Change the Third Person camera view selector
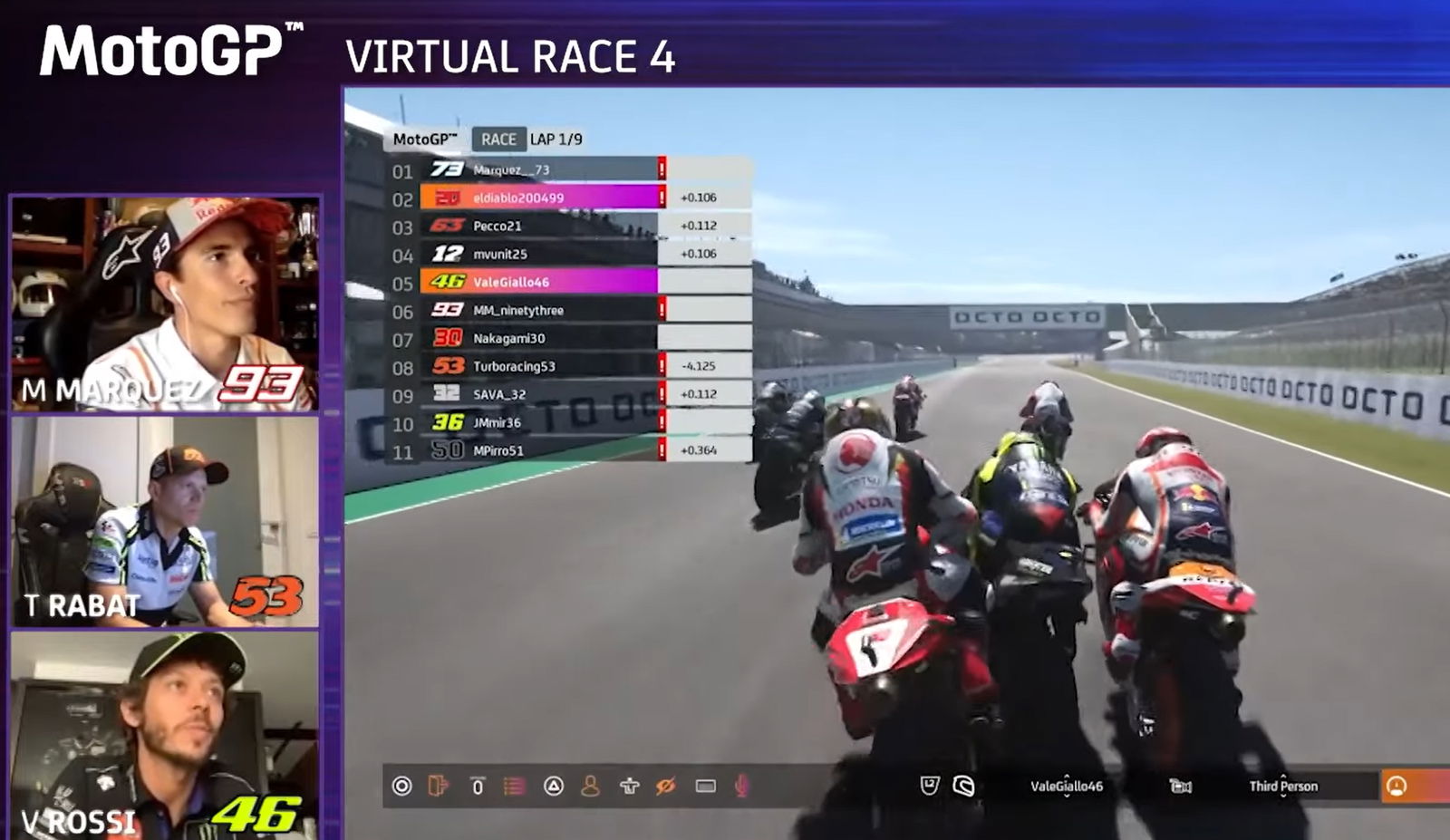Viewport: 1450px width, 840px height. pos(1282,787)
